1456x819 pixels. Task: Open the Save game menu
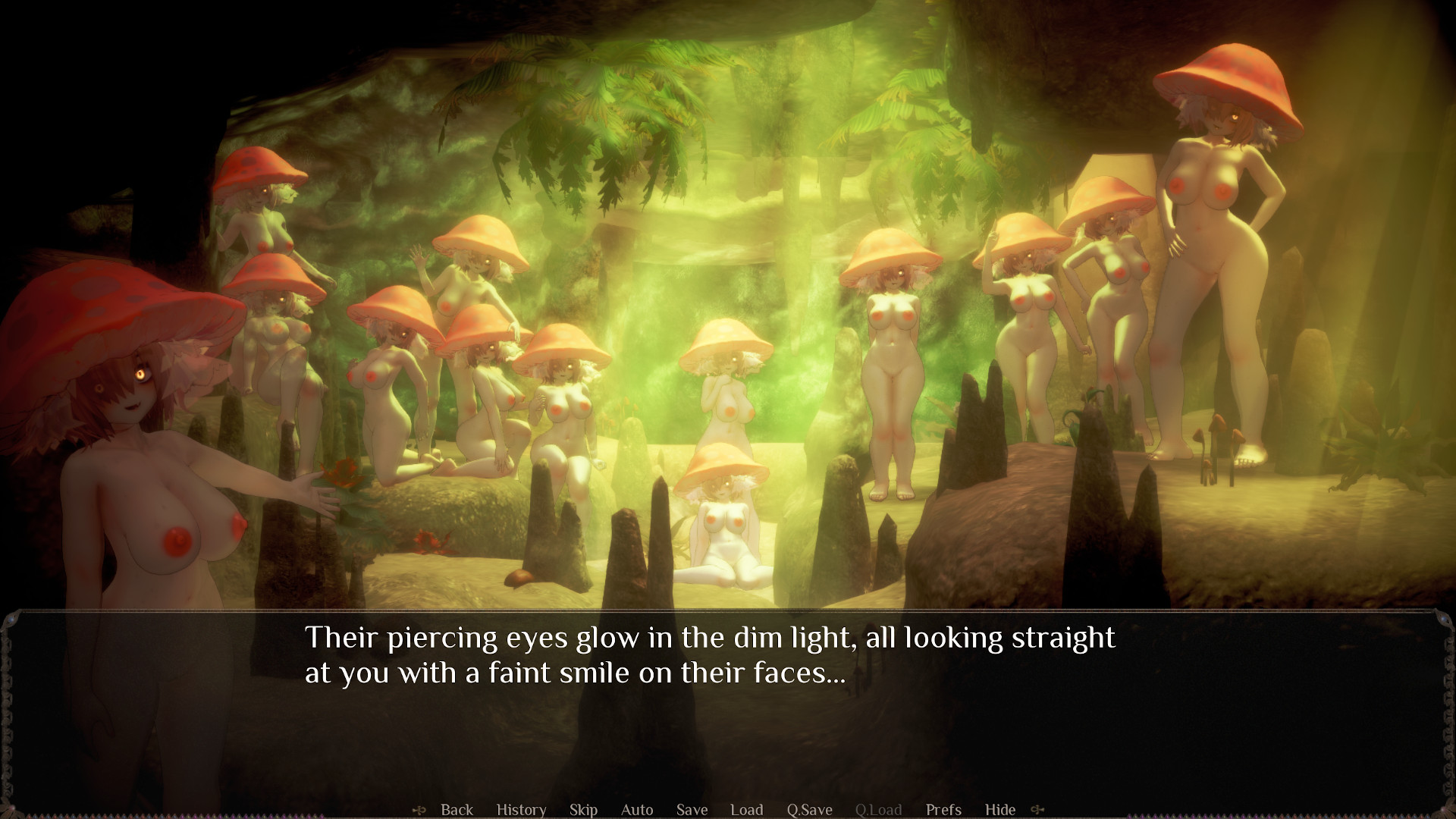point(692,809)
